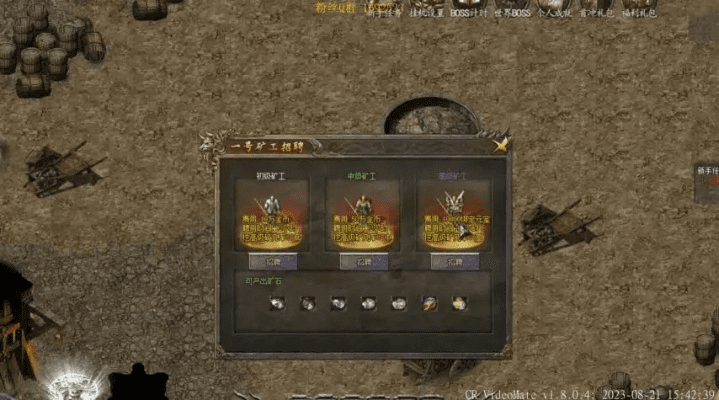Select the junior miner portrait card

coord(273,214)
